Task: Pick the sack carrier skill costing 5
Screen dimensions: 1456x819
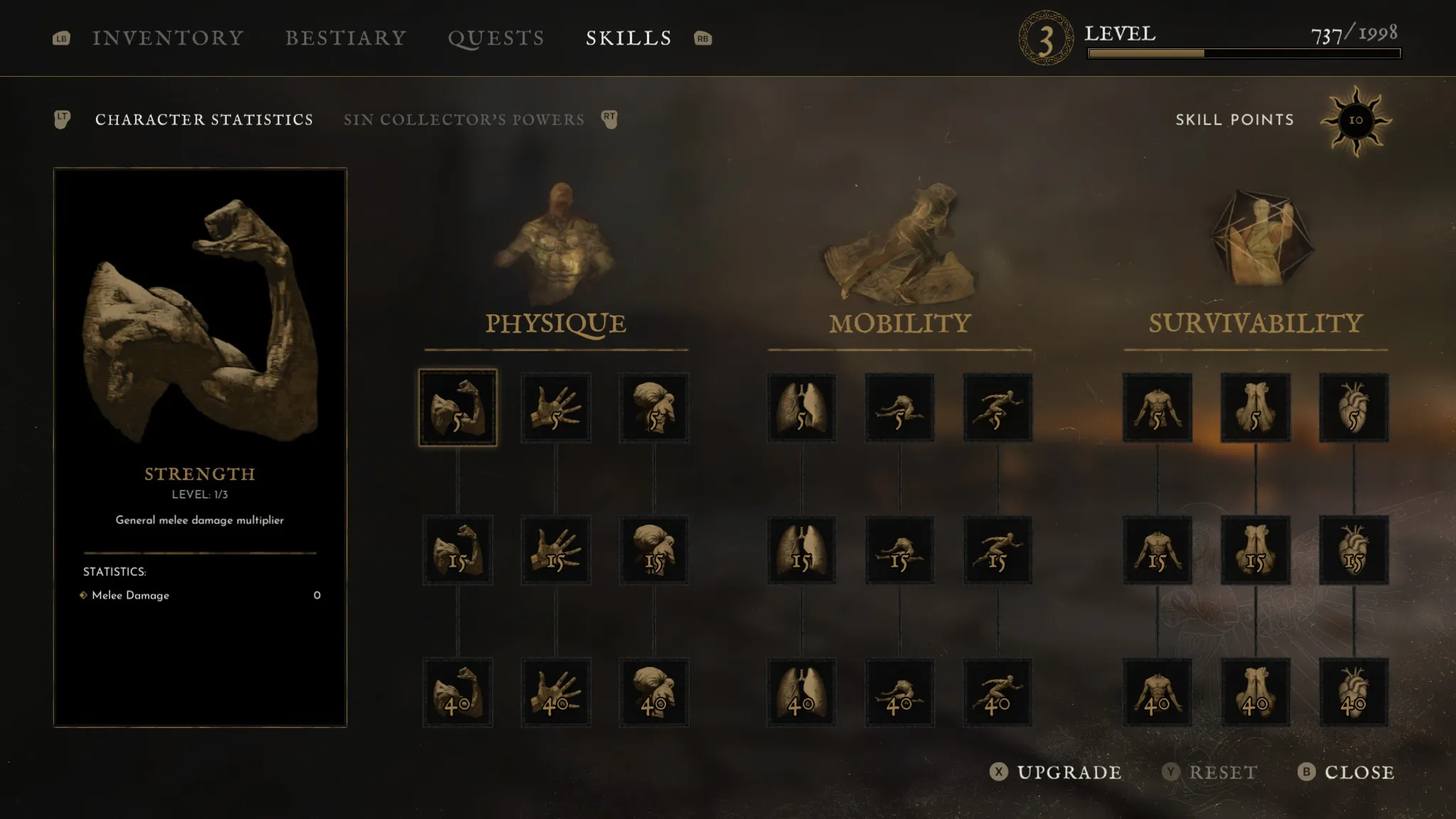Action: pos(654,408)
